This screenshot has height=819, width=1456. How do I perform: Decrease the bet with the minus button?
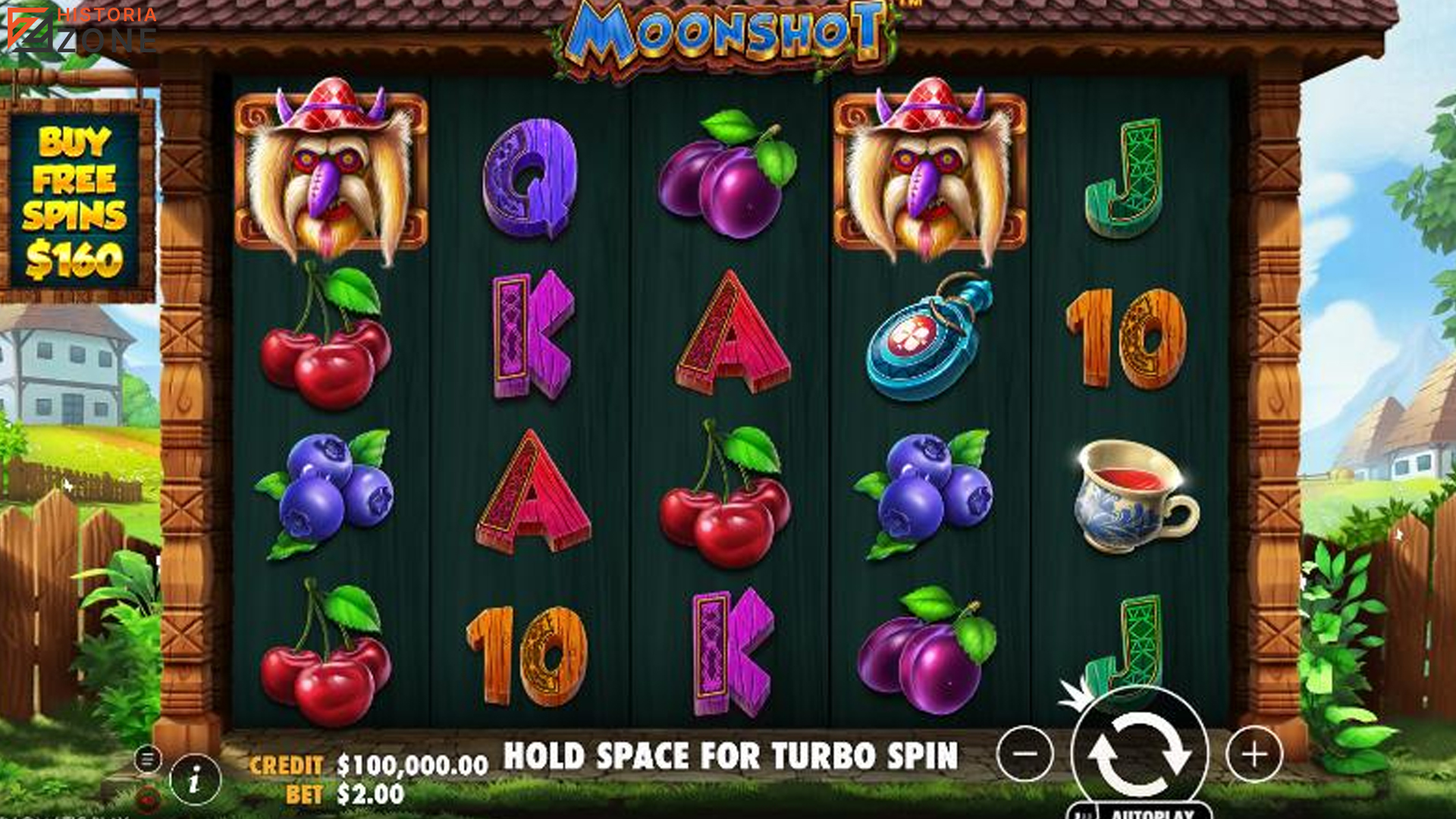[x=1025, y=754]
